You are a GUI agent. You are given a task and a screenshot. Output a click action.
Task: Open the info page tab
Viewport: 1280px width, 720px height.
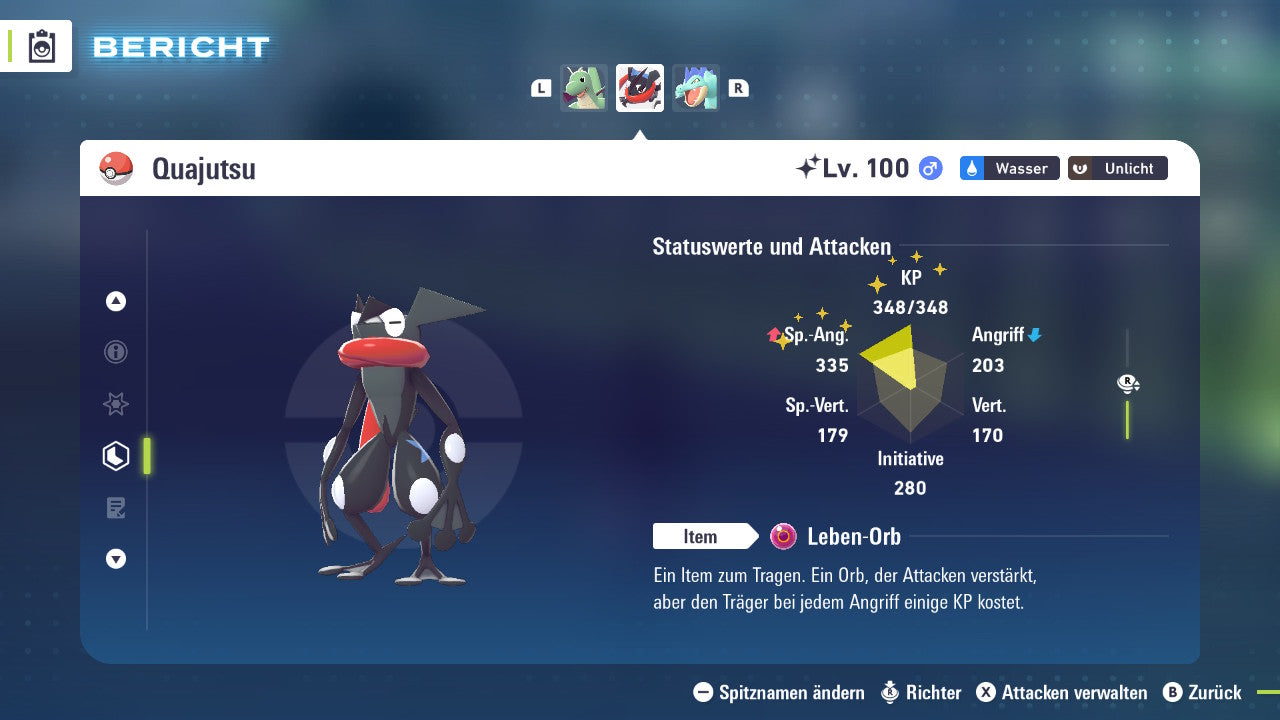coord(116,352)
